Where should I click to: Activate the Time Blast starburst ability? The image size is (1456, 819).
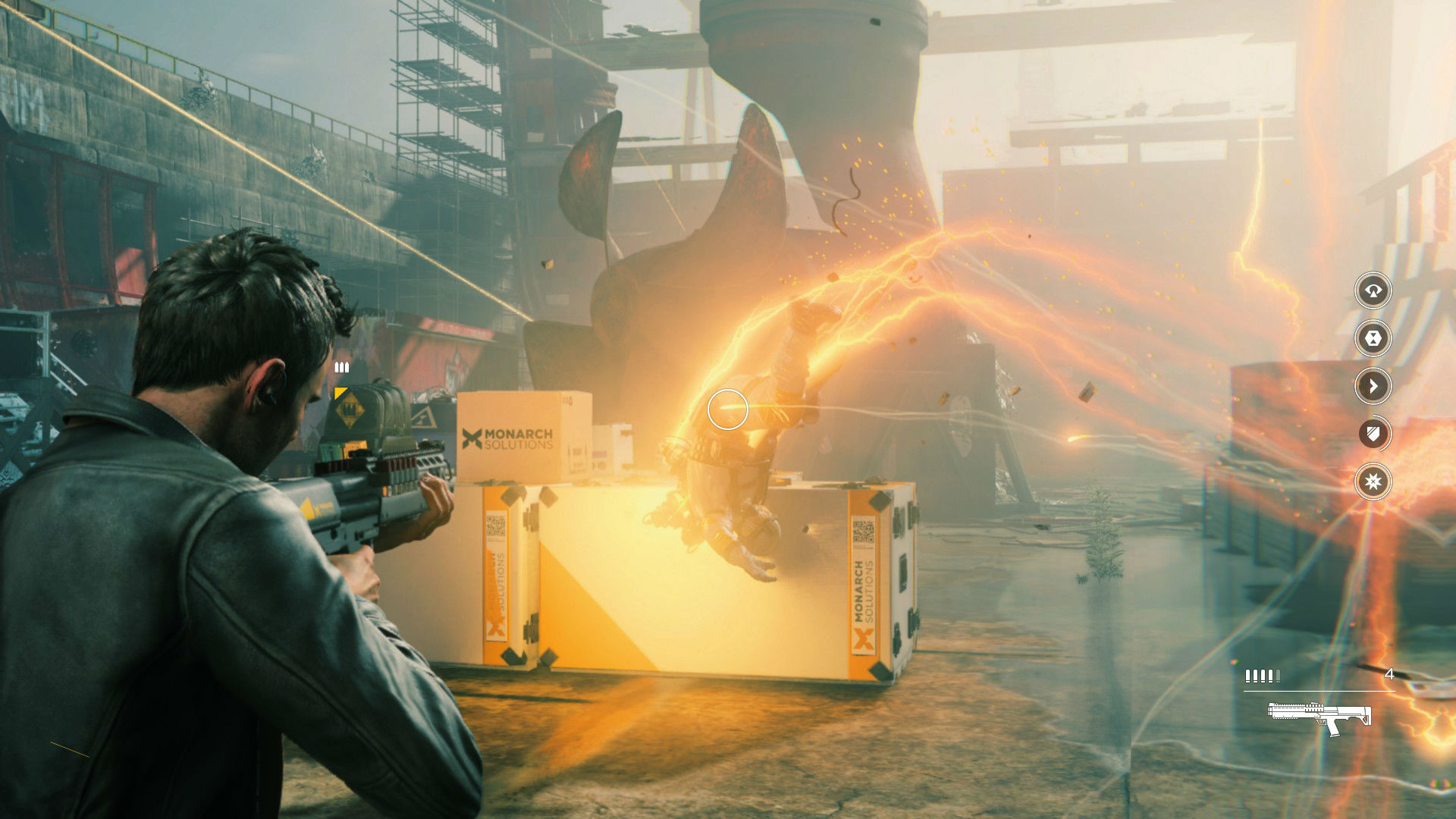coord(1373,482)
